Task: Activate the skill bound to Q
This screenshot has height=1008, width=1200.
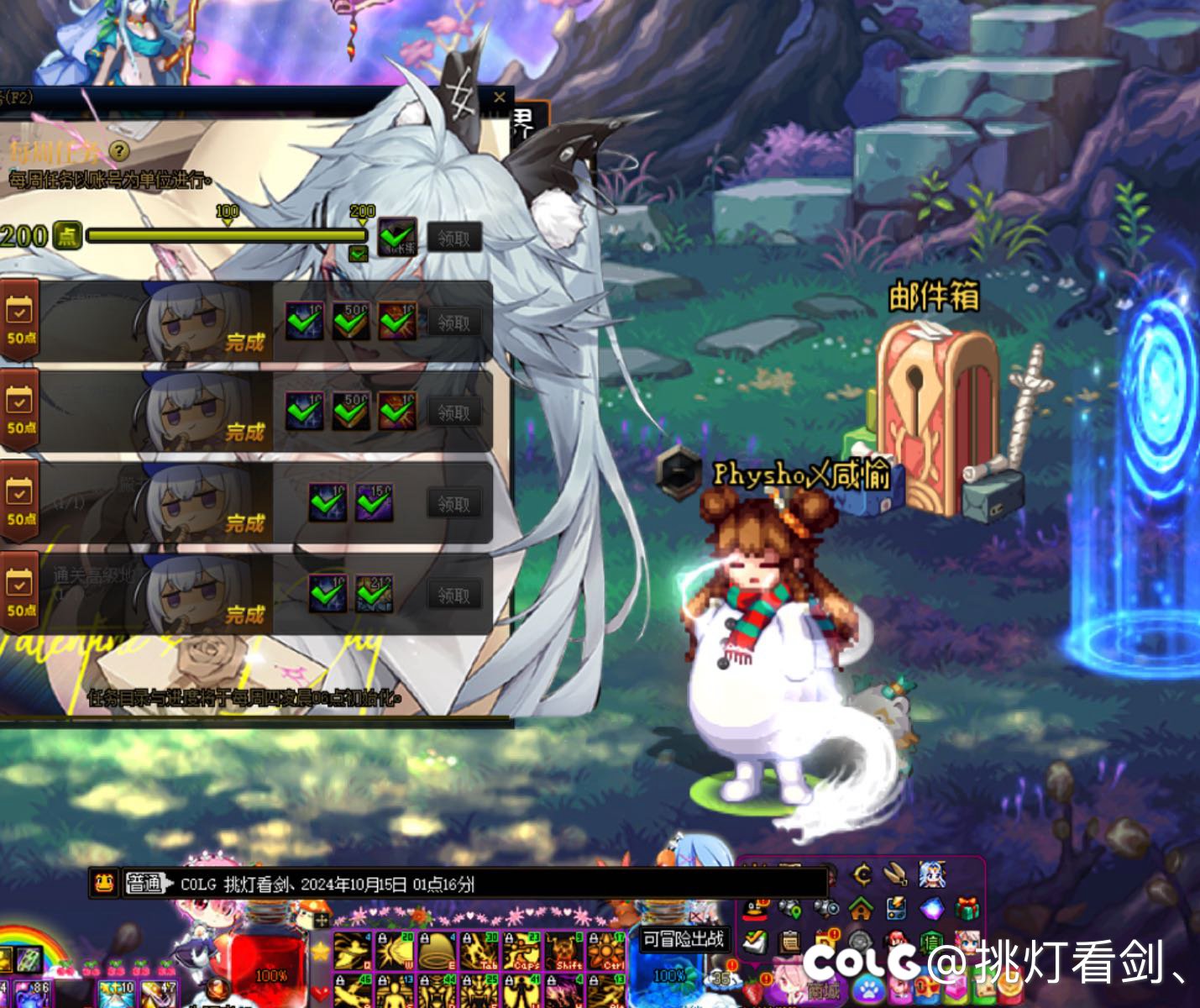Action: [x=353, y=950]
